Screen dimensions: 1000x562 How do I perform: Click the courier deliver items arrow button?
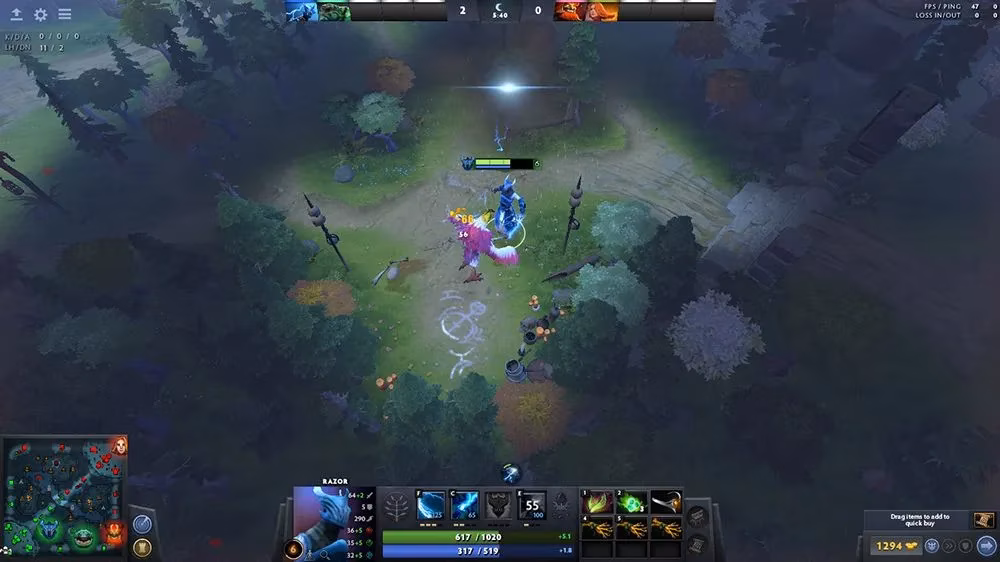tap(986, 546)
